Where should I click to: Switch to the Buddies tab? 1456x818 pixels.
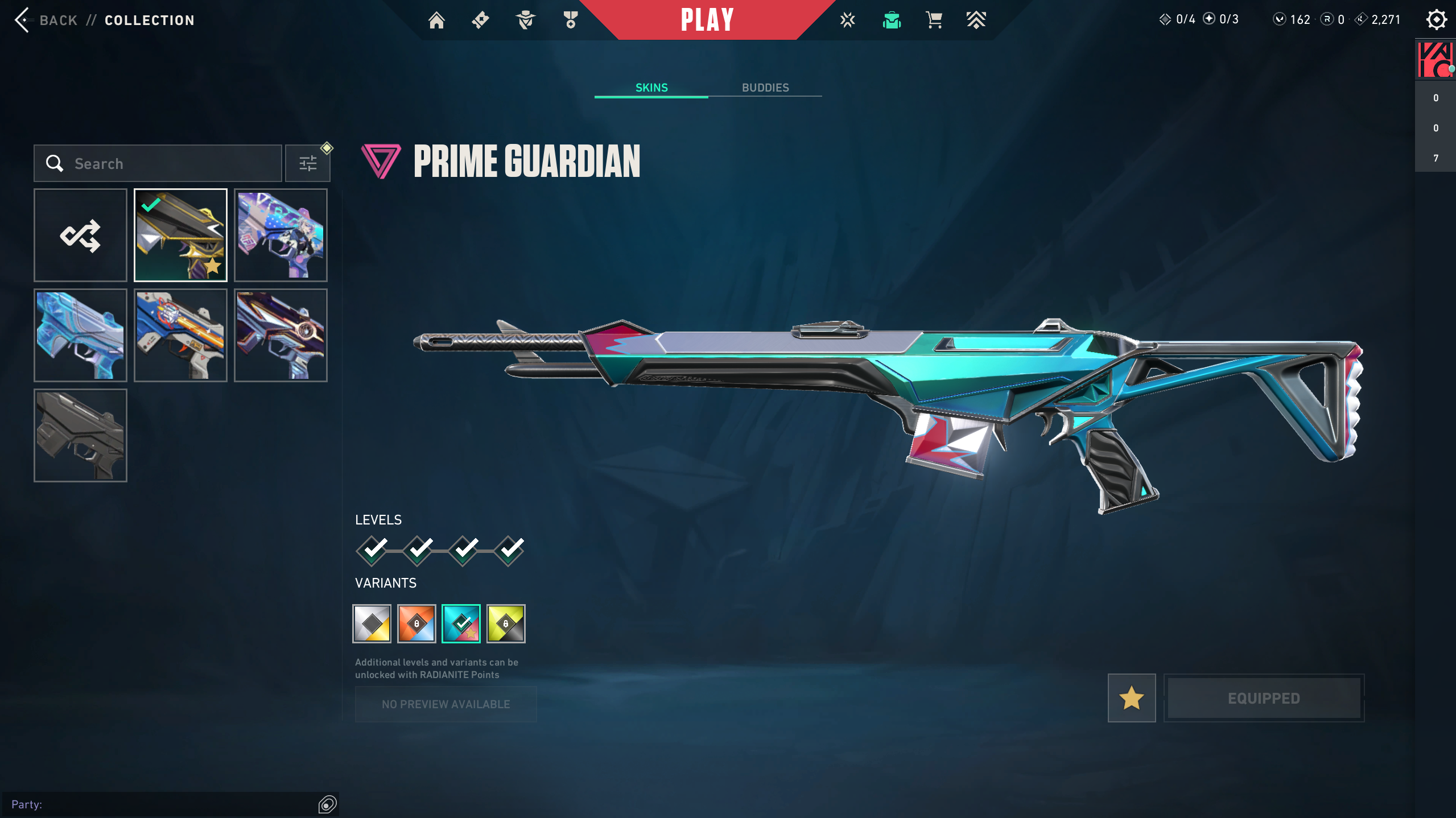(765, 88)
